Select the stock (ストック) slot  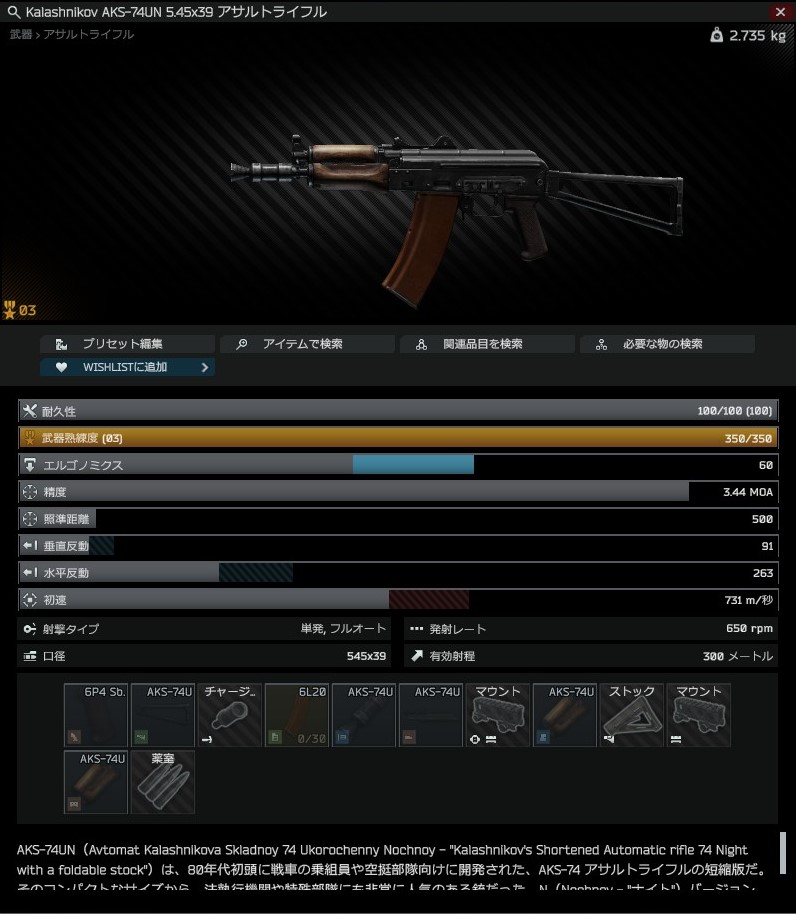pyautogui.click(x=632, y=715)
